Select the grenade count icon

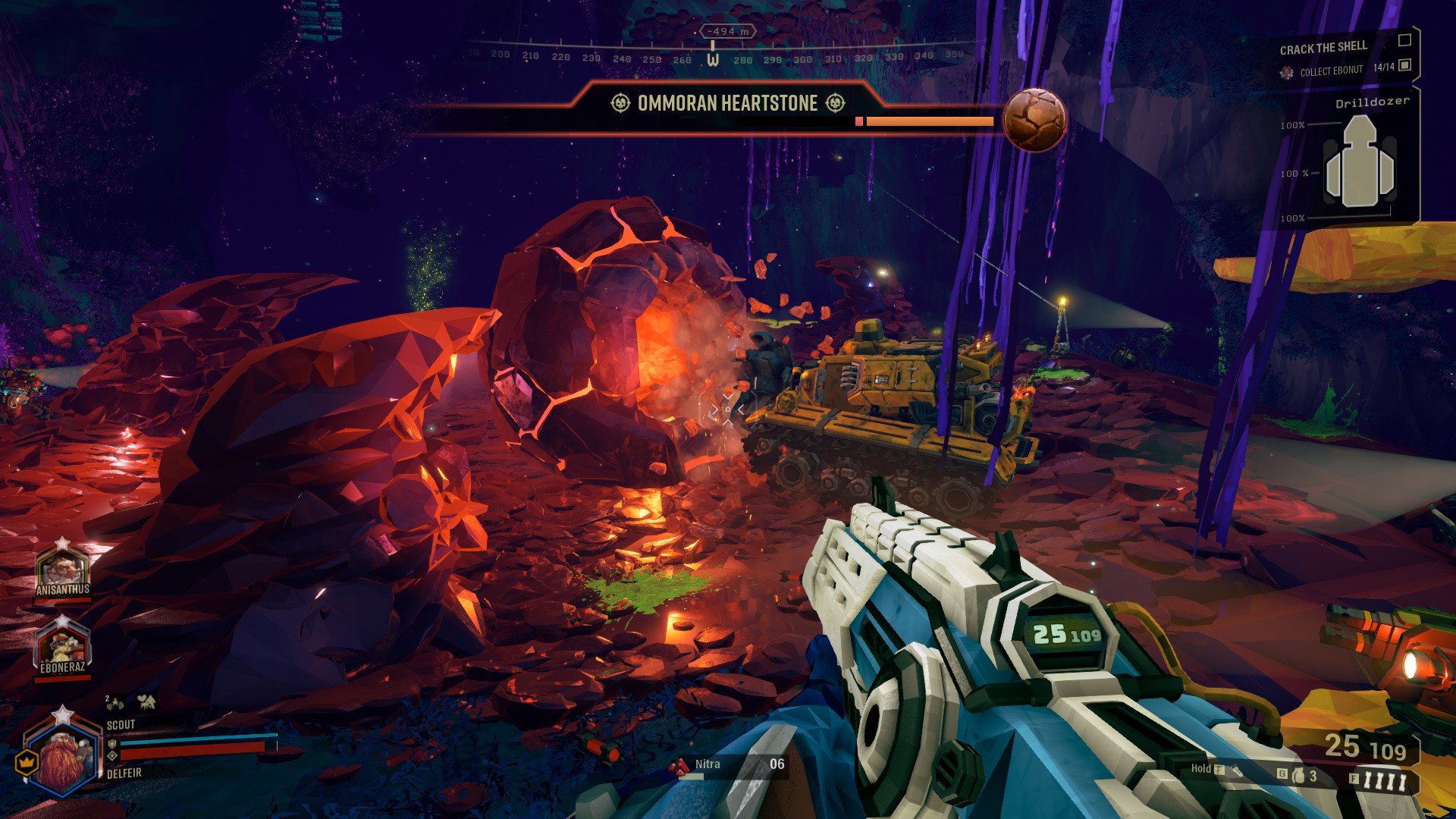click(x=1298, y=775)
